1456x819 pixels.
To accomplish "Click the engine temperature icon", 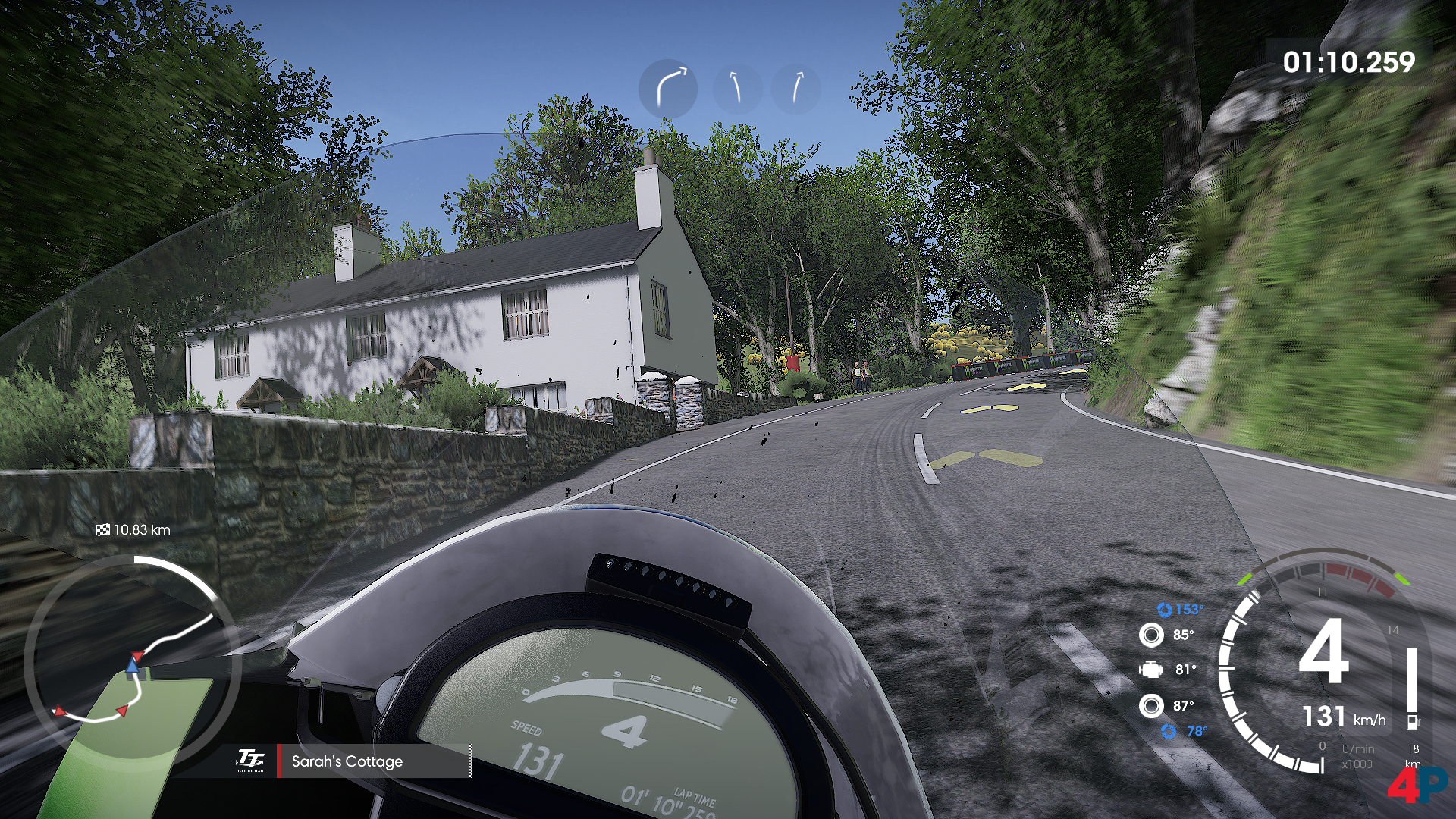I will 1151,670.
